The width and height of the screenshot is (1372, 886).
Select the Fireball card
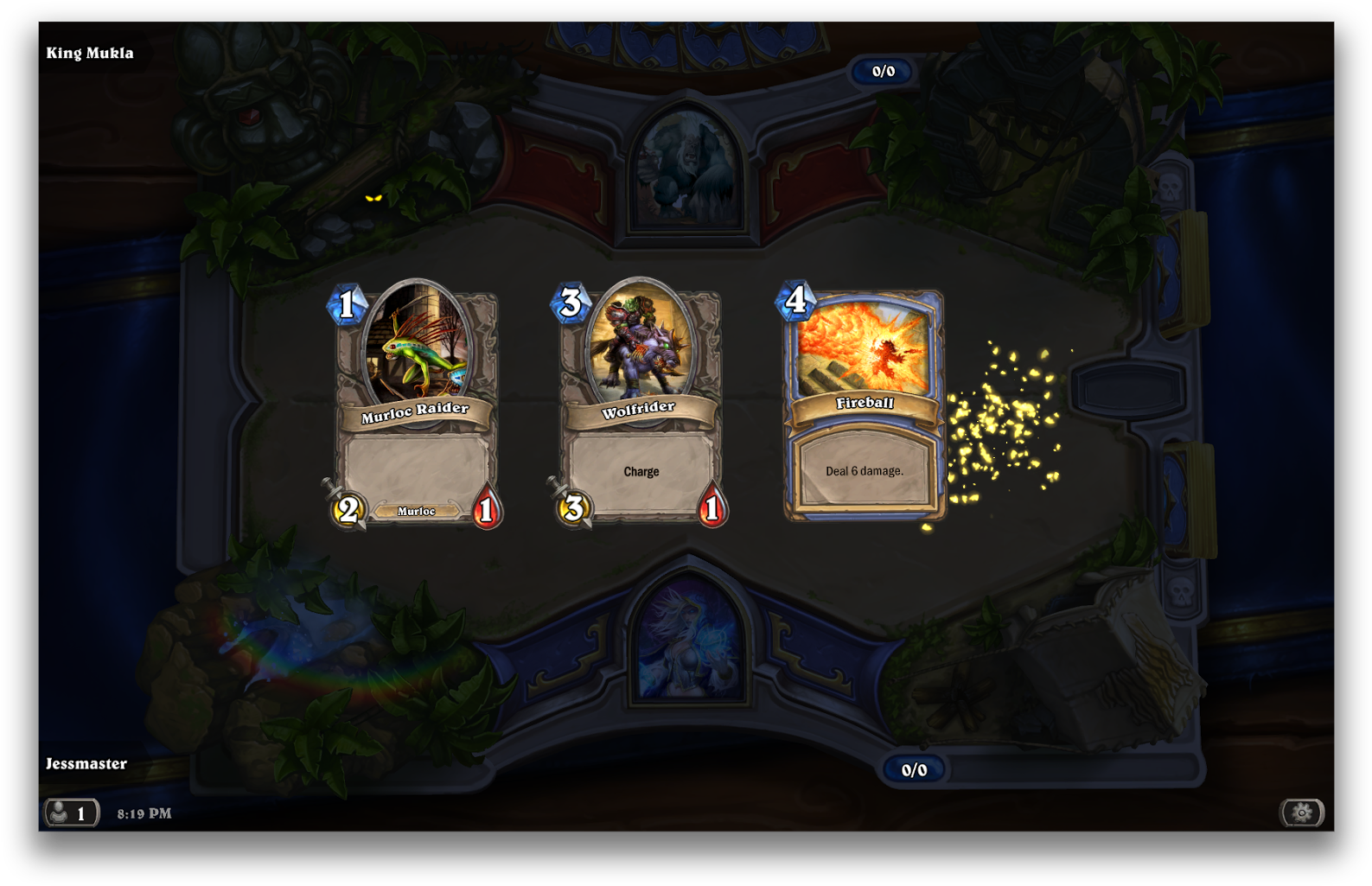(865, 398)
